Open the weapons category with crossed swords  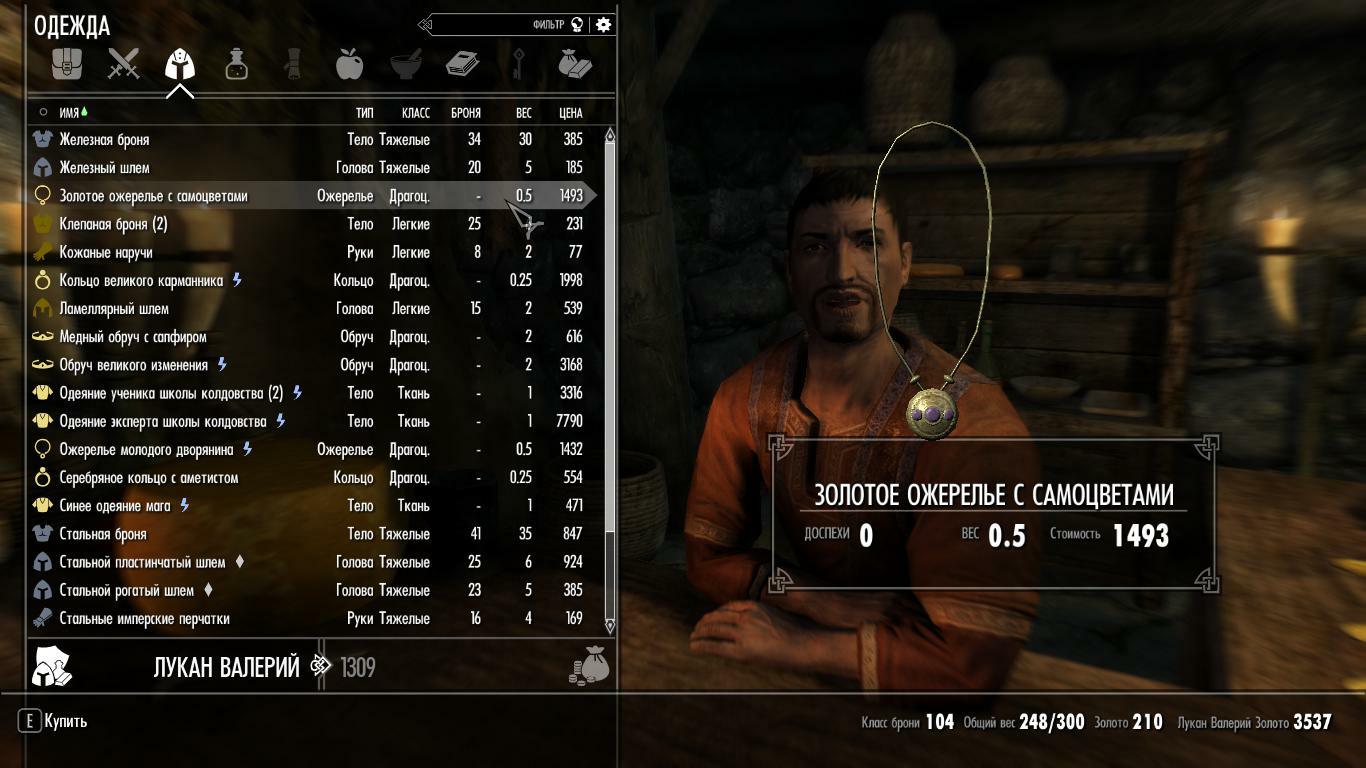[124, 64]
